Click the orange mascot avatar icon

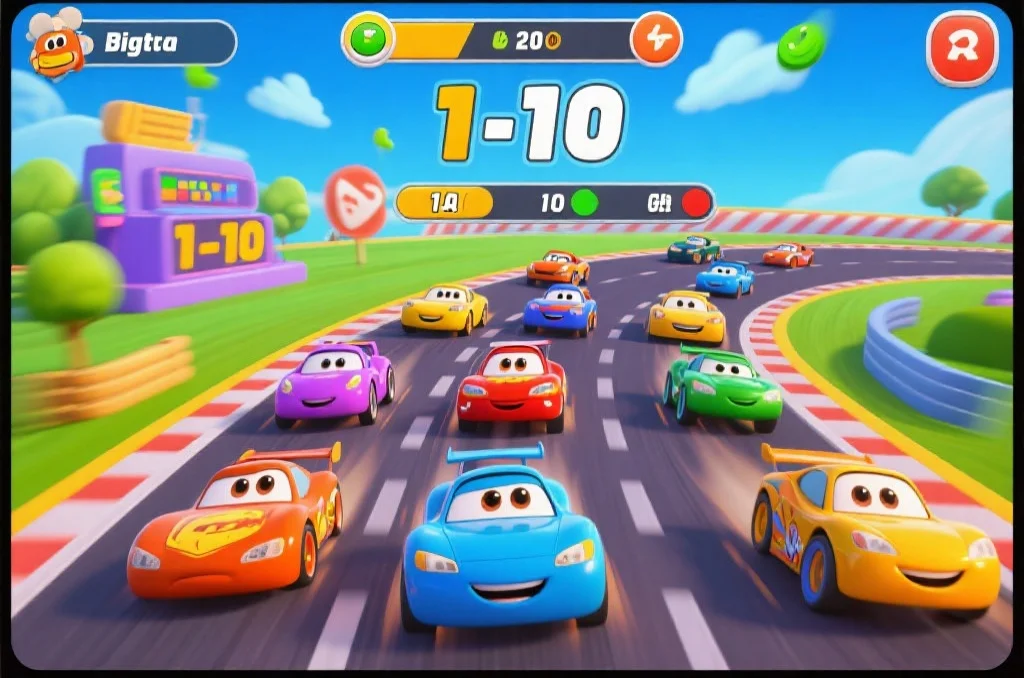(x=56, y=44)
